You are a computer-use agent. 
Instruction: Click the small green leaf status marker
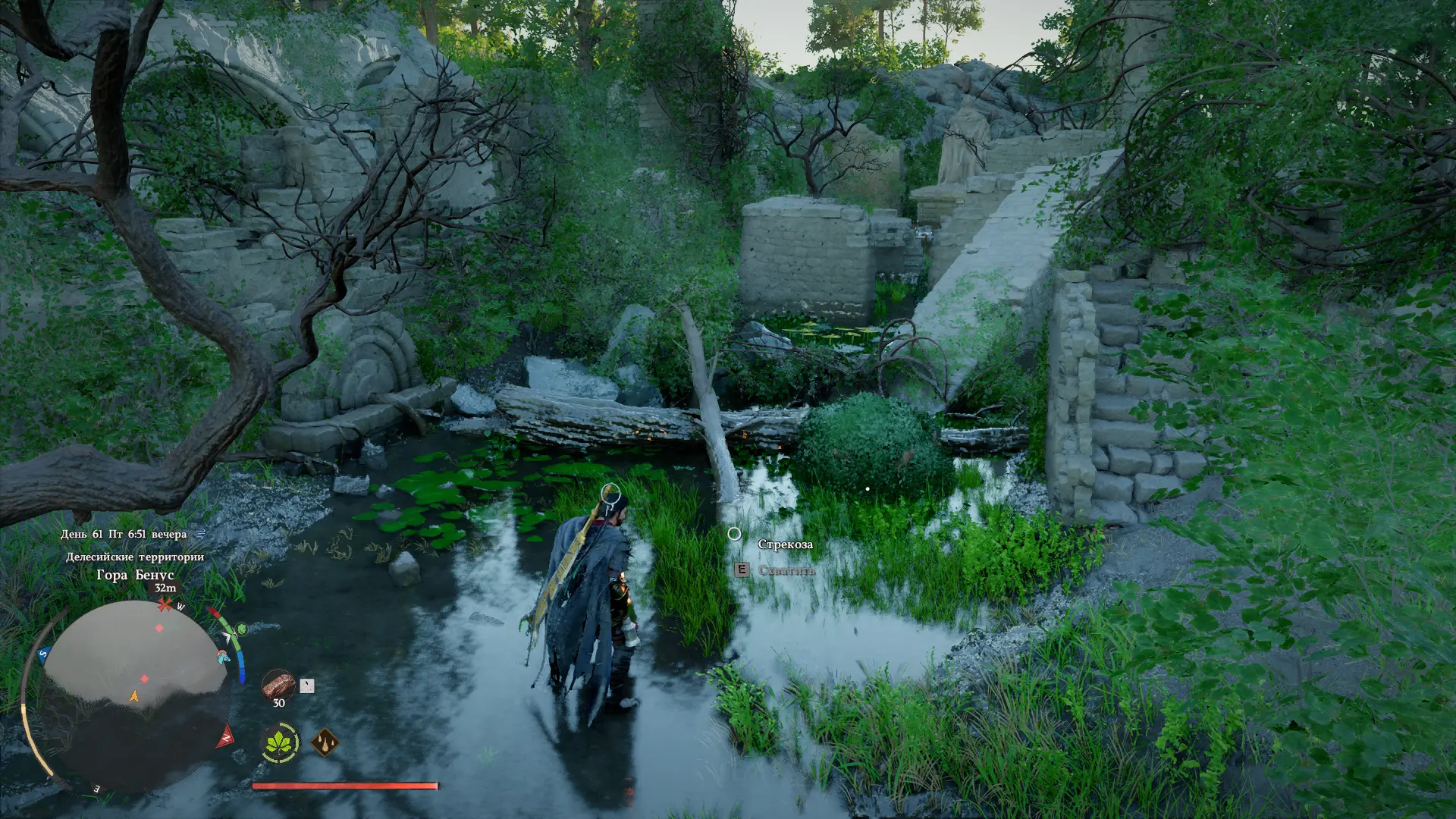(241, 629)
